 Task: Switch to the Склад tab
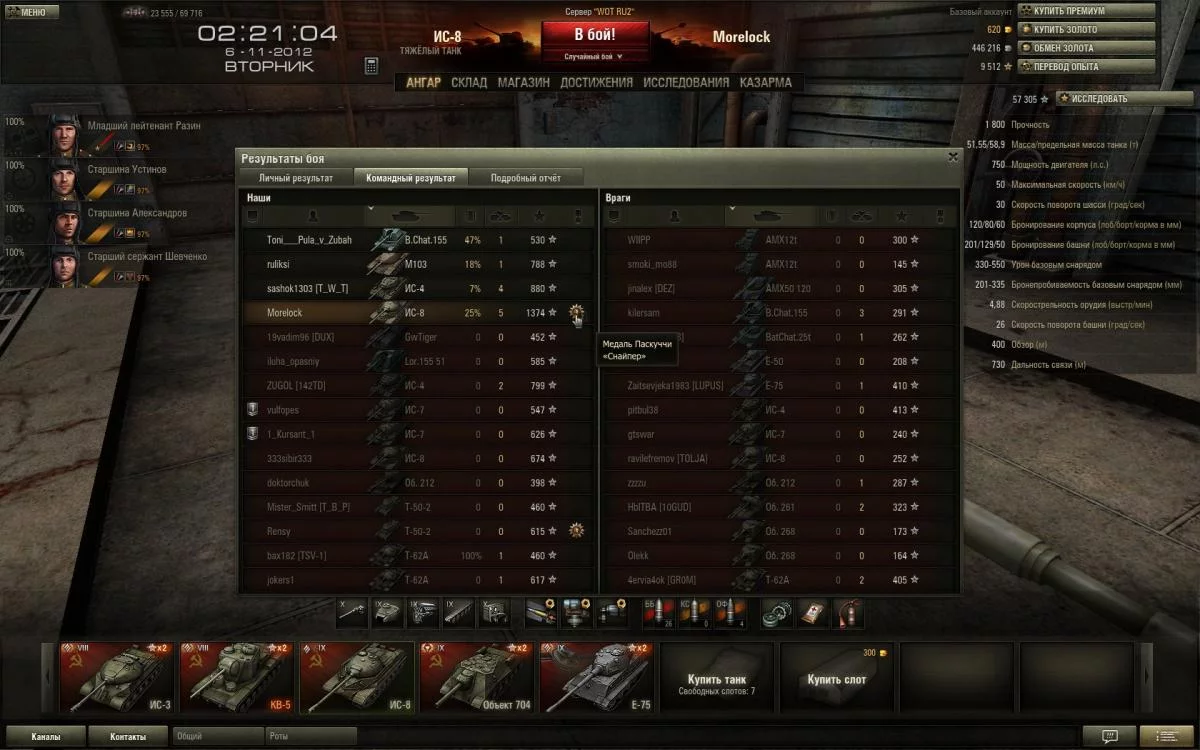[x=469, y=83]
